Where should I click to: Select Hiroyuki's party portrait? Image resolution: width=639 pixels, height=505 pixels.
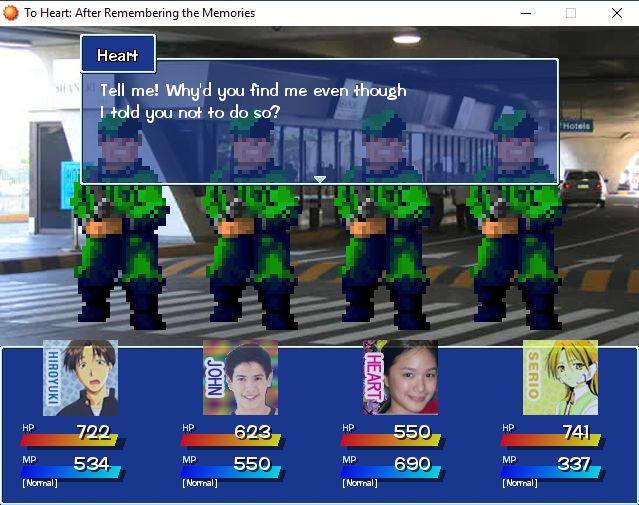tap(80, 377)
